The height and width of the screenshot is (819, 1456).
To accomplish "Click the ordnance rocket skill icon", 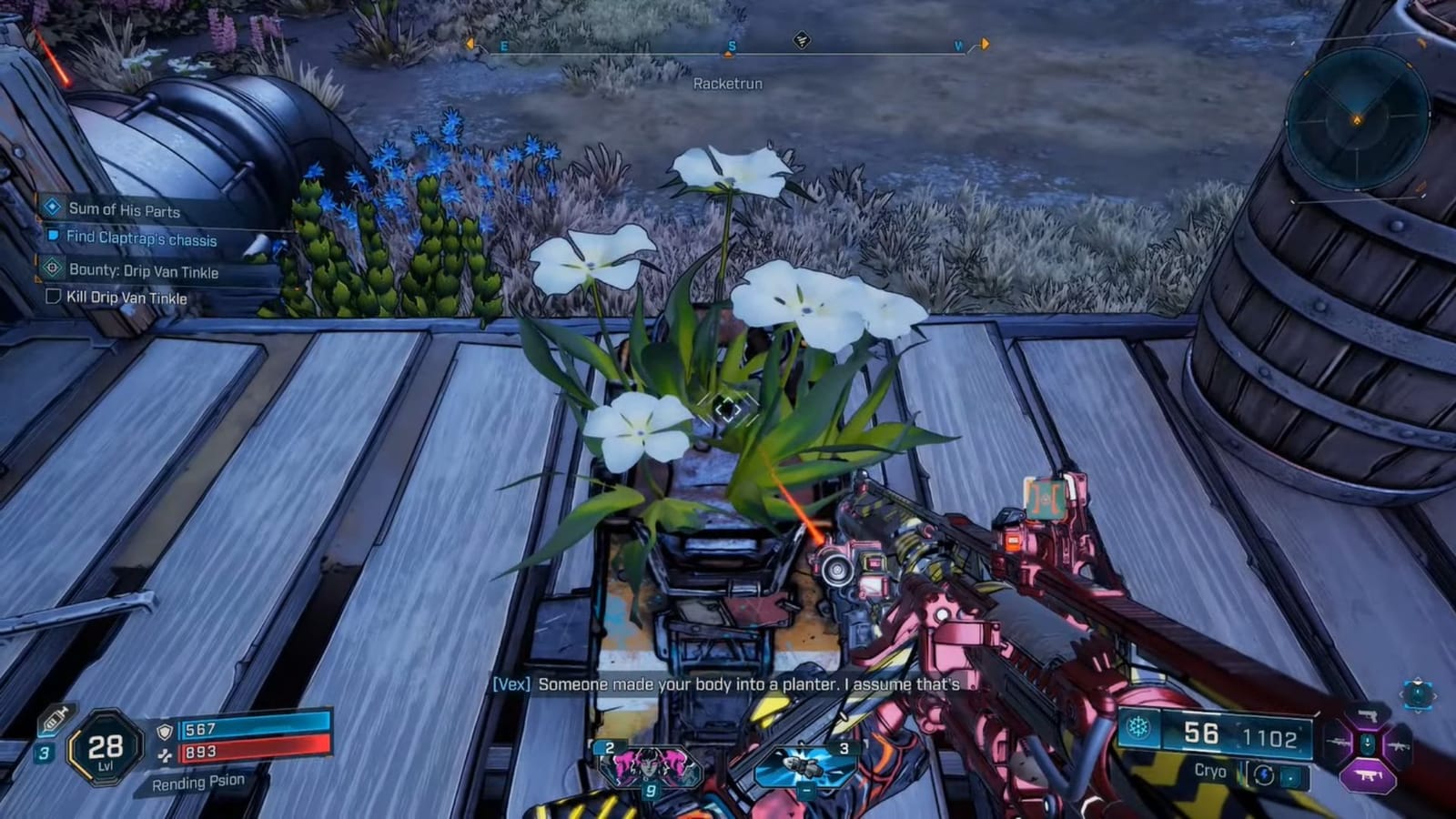I will tap(804, 764).
